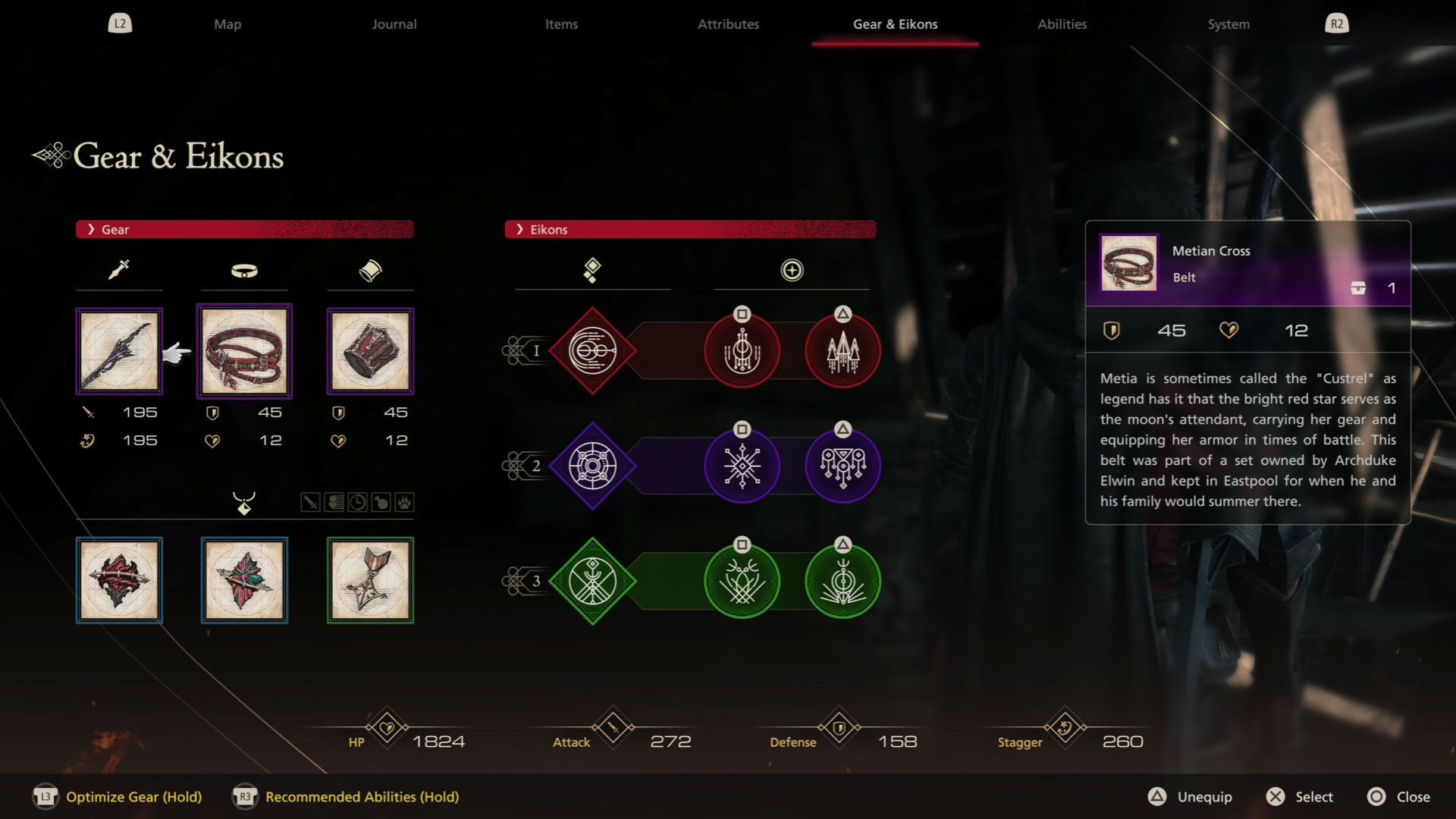Select the green-bordered accessory slot
The image size is (1456, 819).
370,580
